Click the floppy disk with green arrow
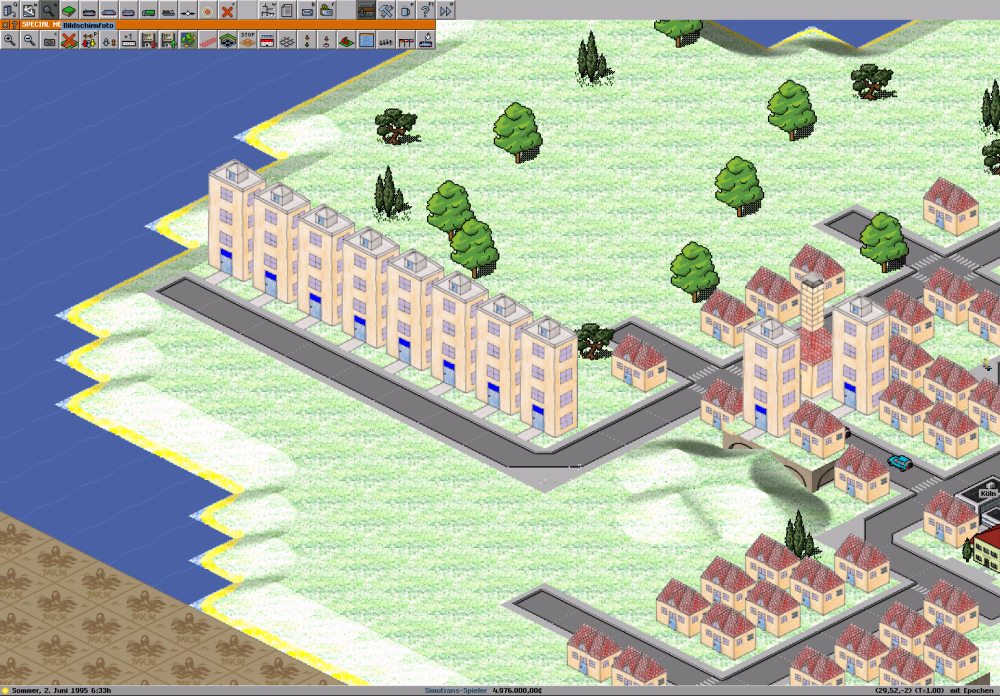Screen dimensions: 1000x696 [x=168, y=40]
